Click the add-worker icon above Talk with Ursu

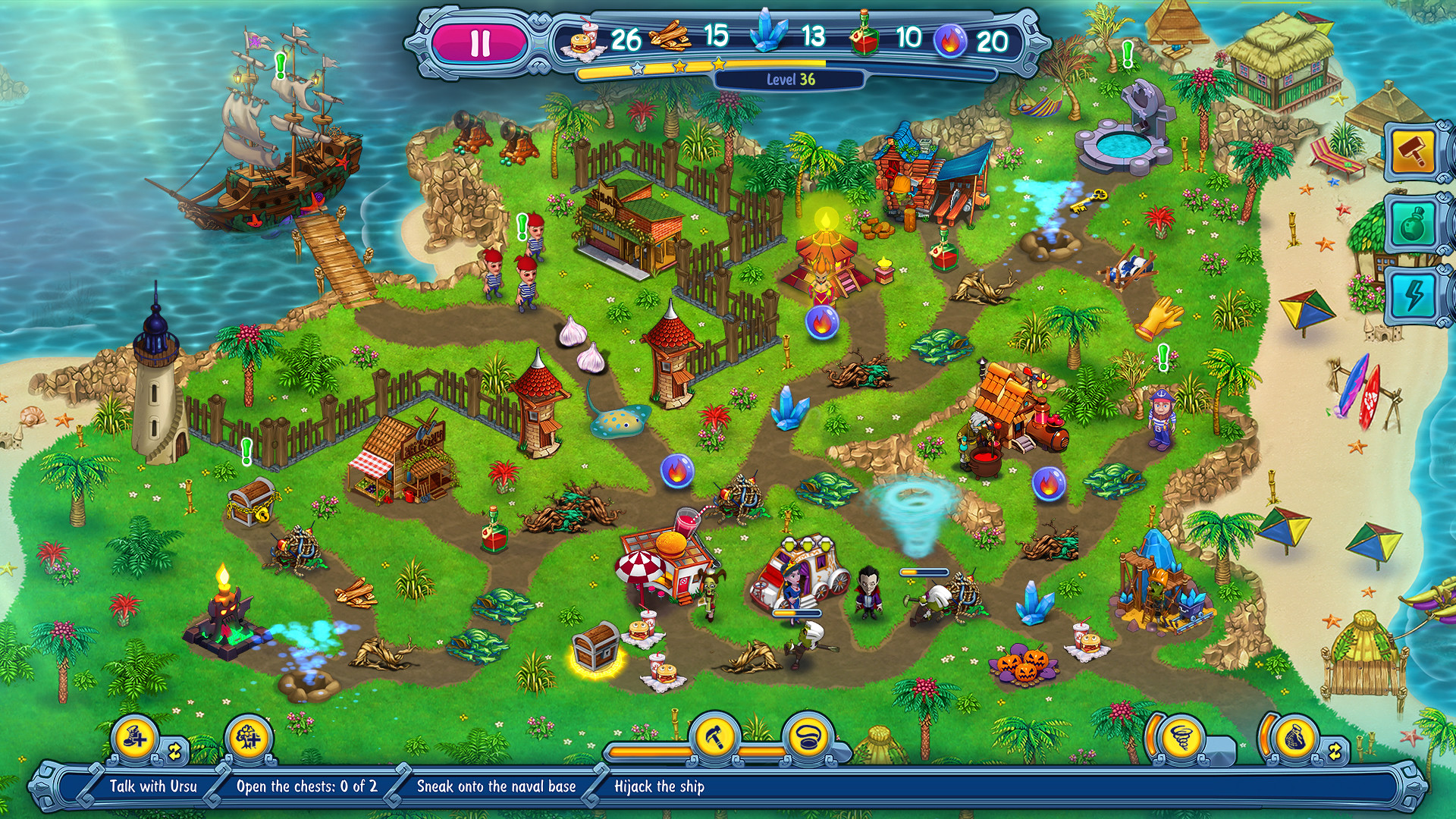pyautogui.click(x=135, y=737)
